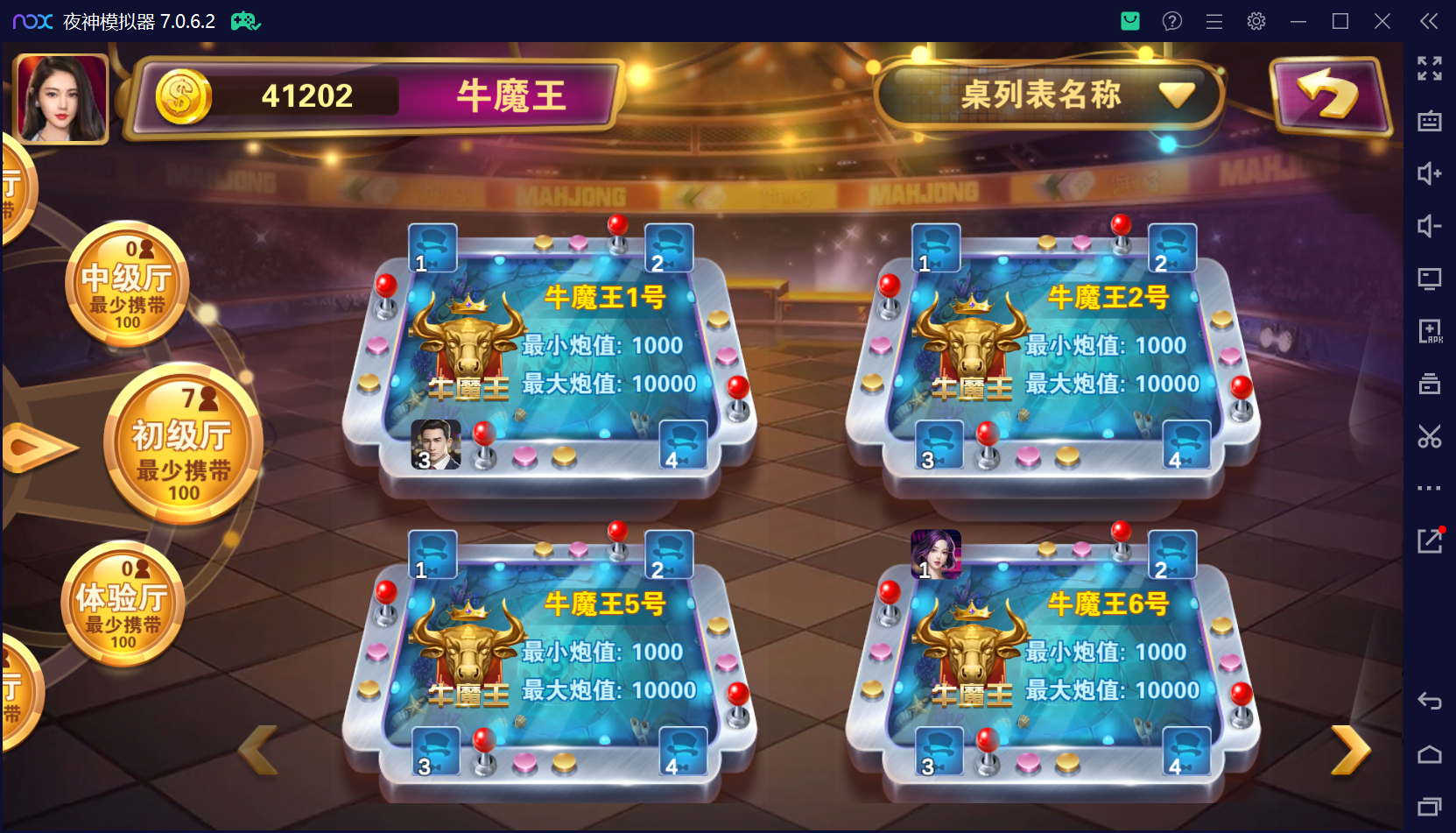Click the scissors shake tool icon
Image resolution: width=1456 pixels, height=833 pixels.
[1431, 436]
